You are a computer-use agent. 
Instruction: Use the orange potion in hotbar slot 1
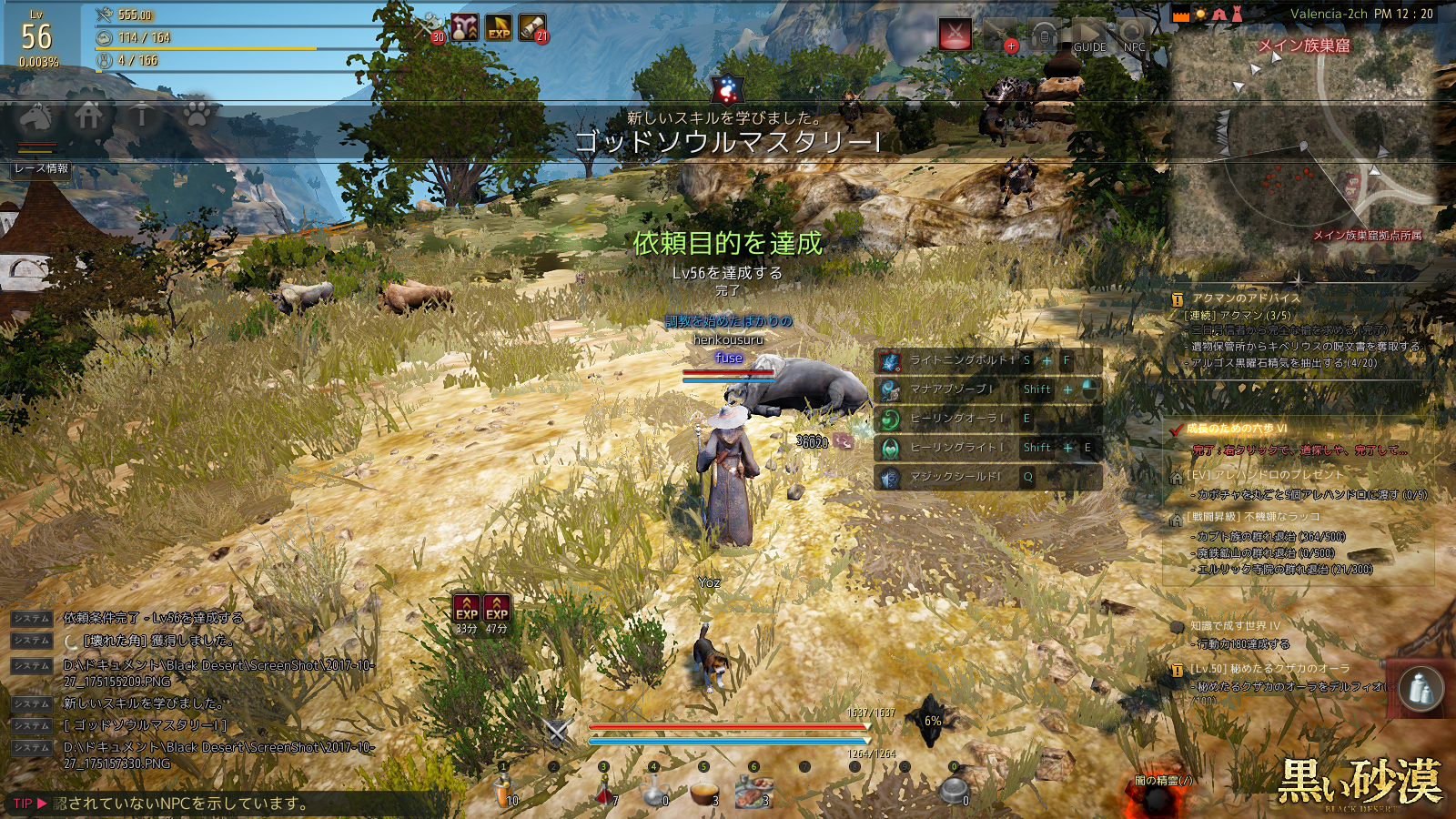(x=503, y=792)
